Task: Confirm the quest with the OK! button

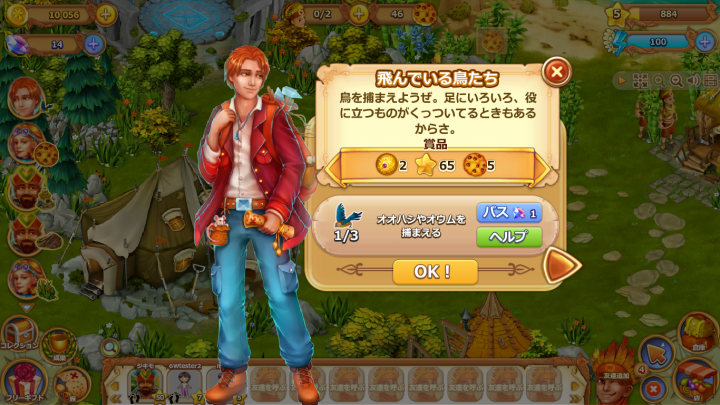Action: click(x=434, y=271)
